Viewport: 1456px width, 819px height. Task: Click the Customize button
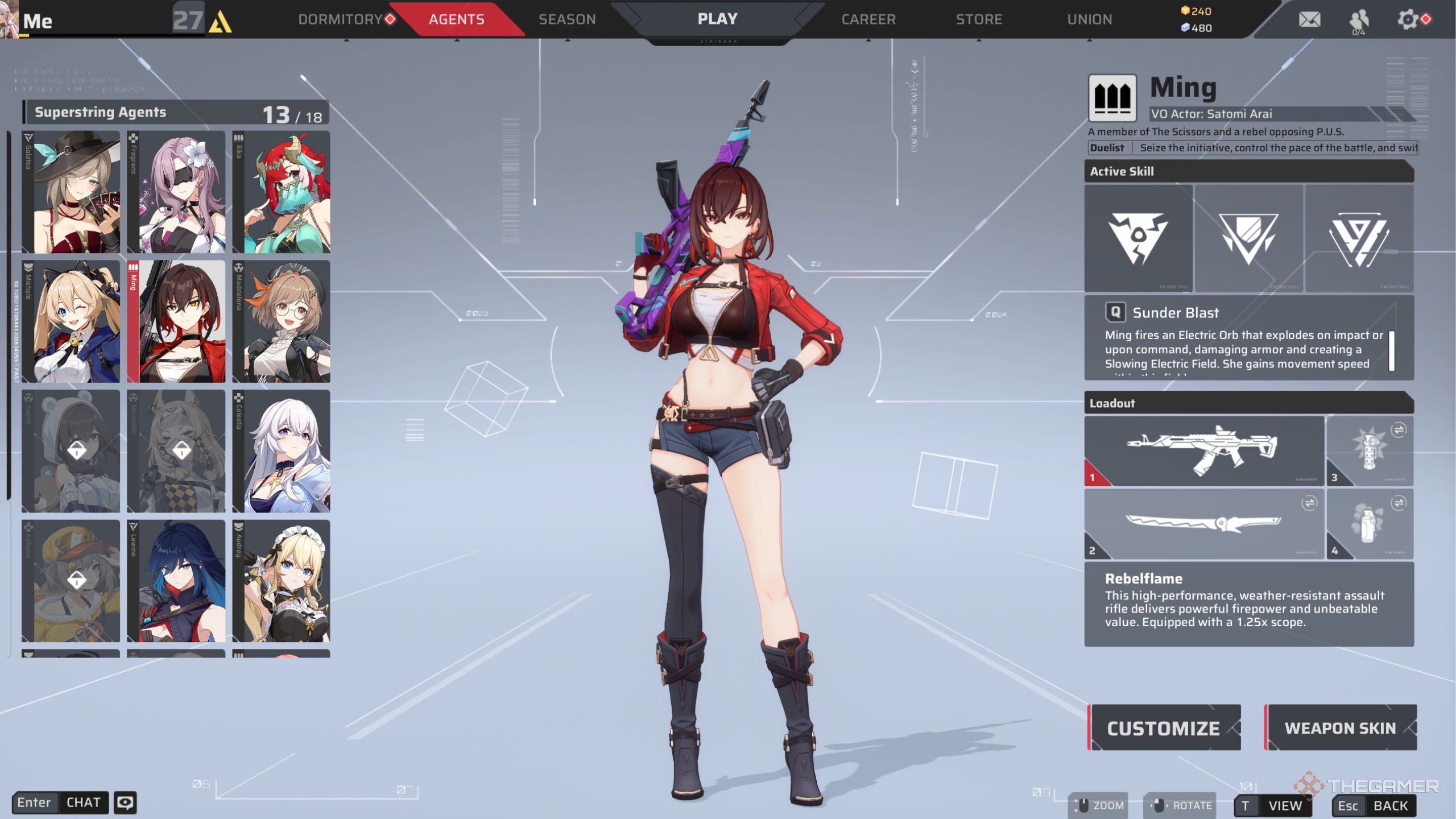[1164, 728]
